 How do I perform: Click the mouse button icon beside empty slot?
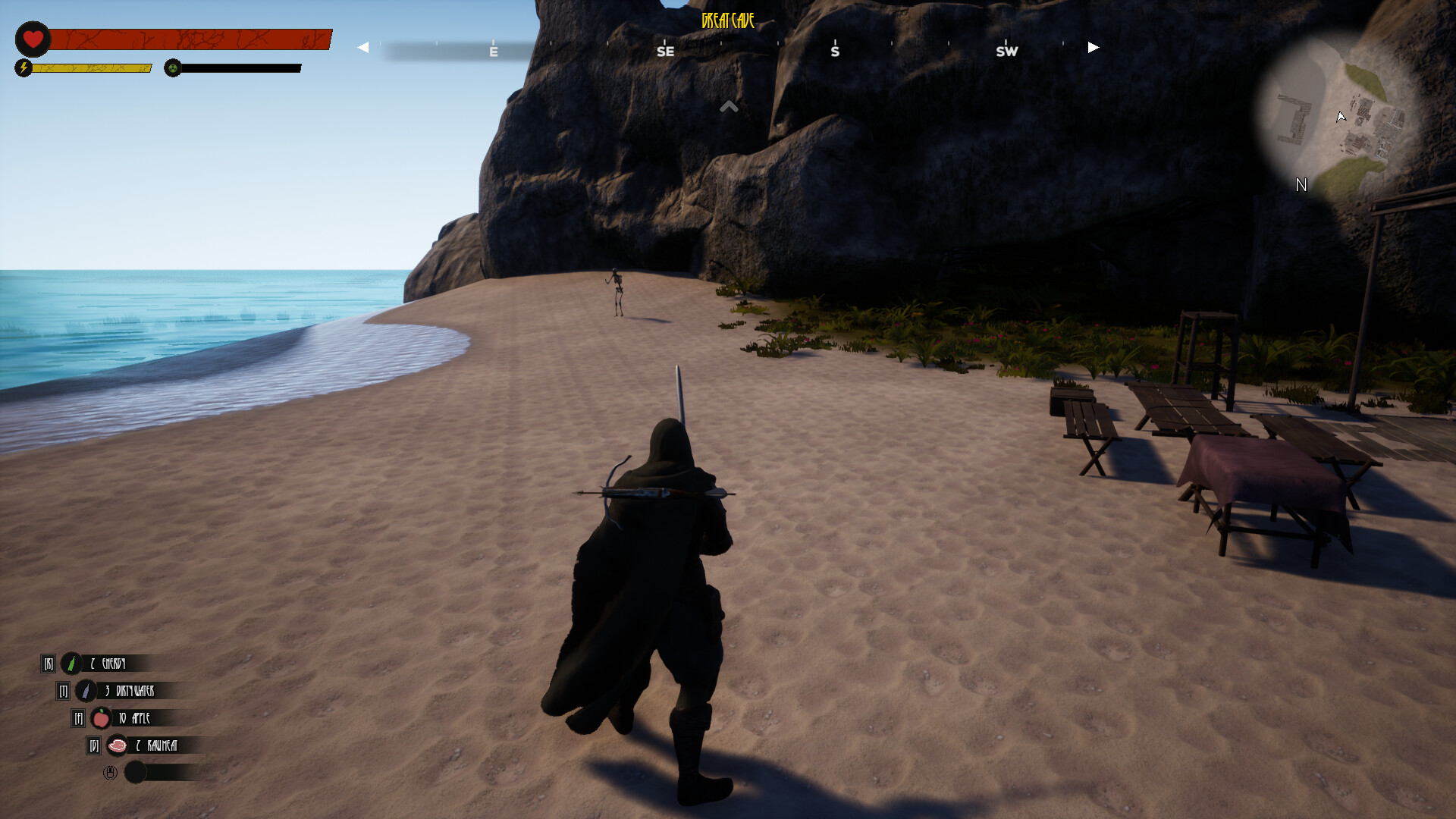pyautogui.click(x=110, y=773)
